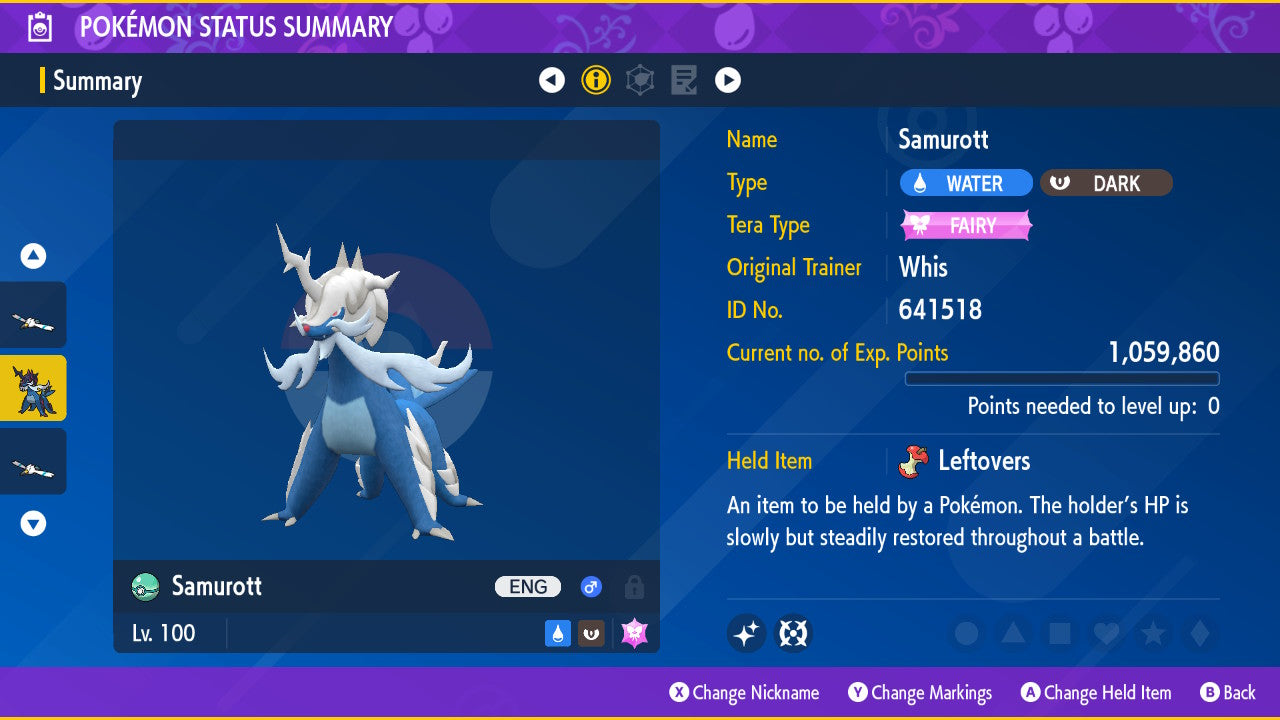Screen dimensions: 1280x720
Task: Switch to the stats hexagon tab
Action: (640, 80)
